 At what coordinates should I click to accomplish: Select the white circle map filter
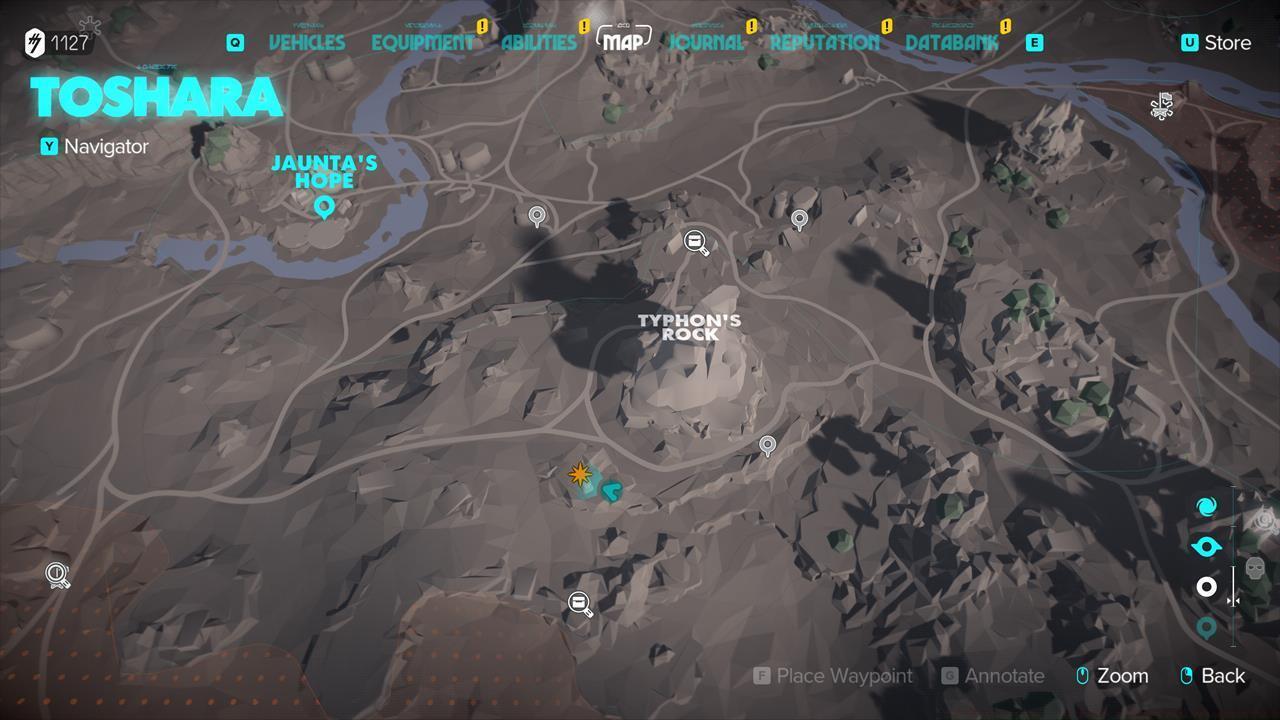[1206, 587]
